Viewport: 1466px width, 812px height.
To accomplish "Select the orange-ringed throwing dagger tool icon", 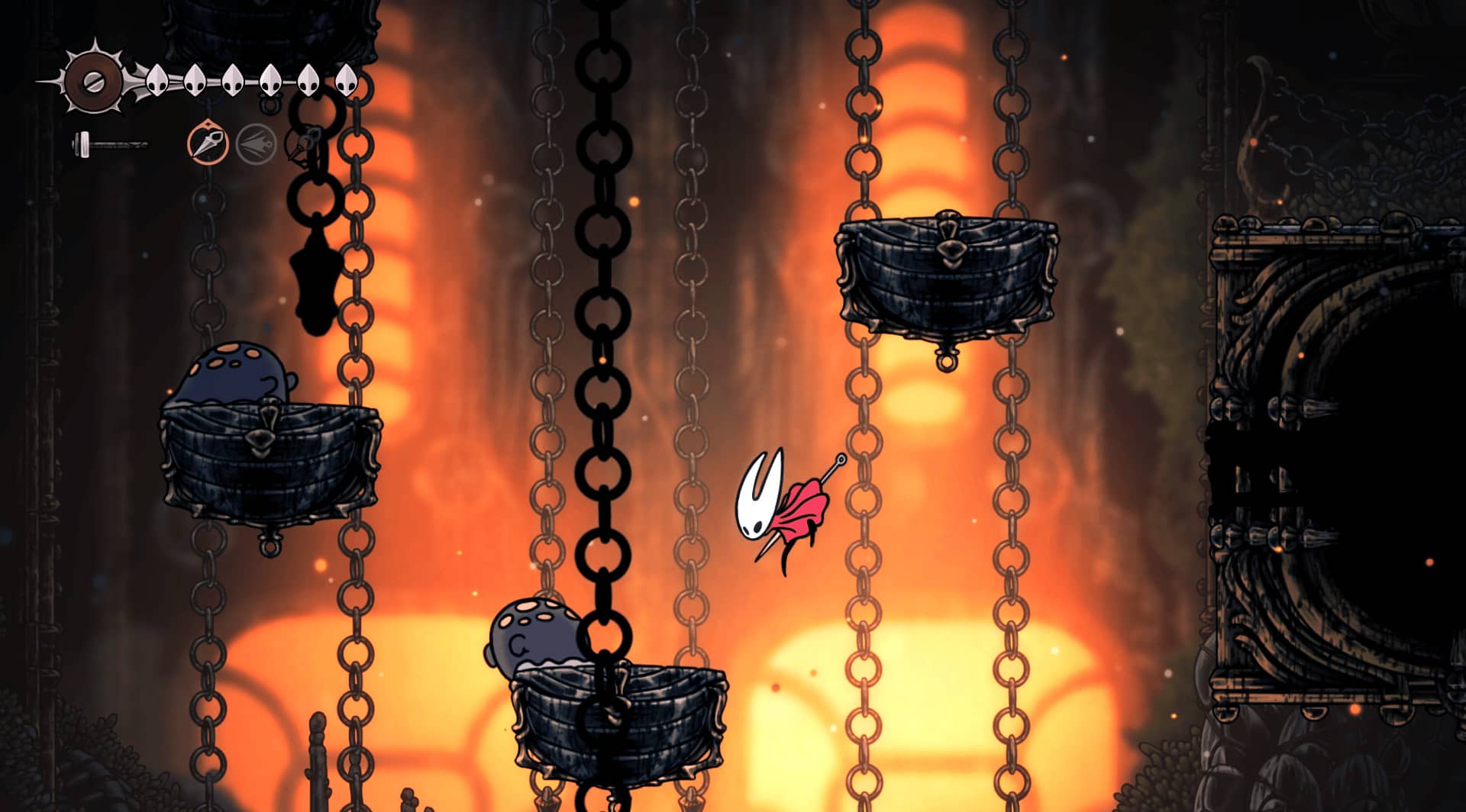I will pyautogui.click(x=208, y=143).
